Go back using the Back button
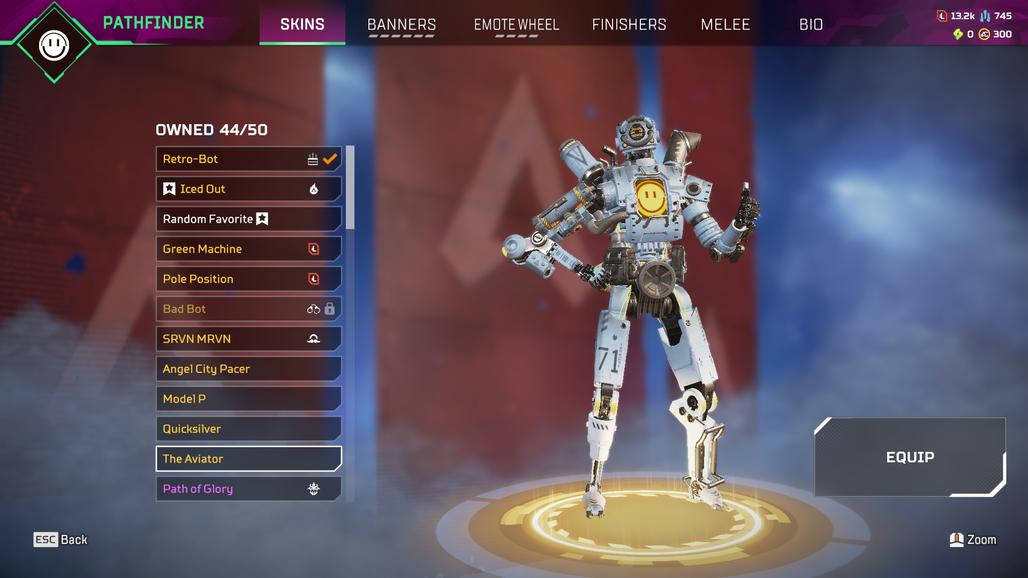 (61, 540)
